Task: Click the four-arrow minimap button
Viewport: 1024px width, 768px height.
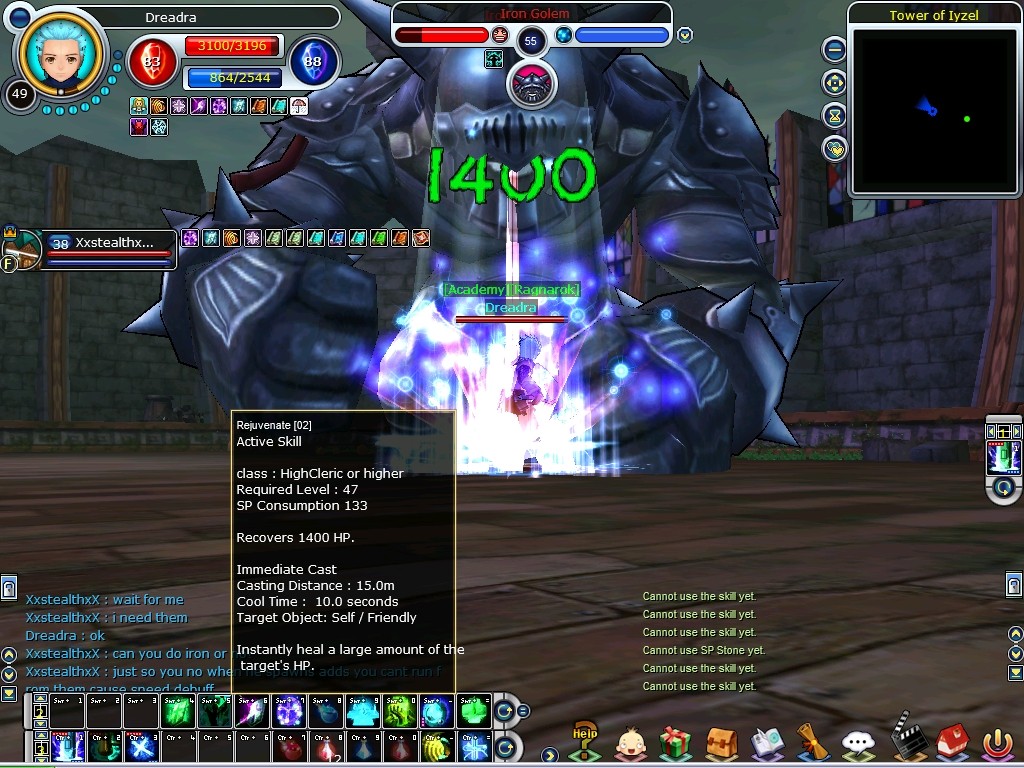Action: (834, 82)
